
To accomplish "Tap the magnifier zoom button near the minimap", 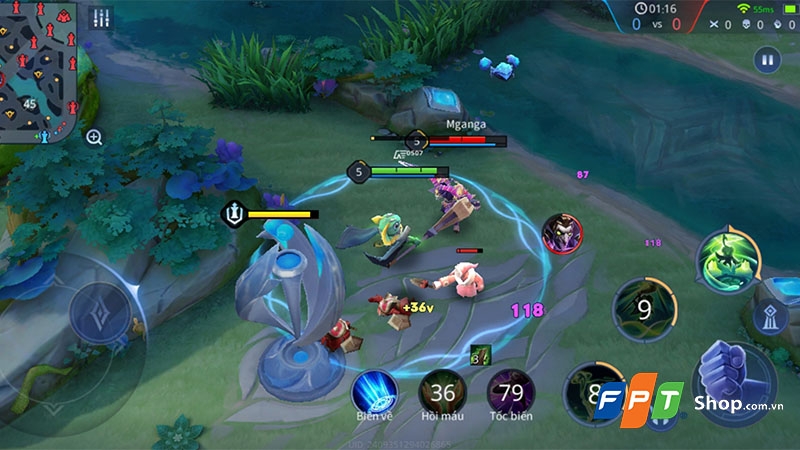I will (94, 137).
